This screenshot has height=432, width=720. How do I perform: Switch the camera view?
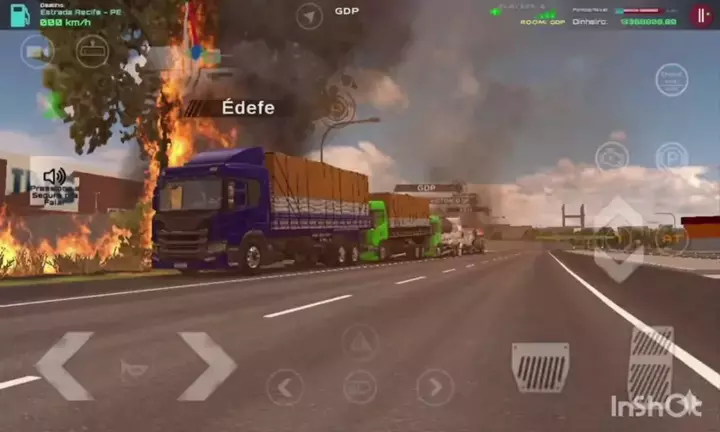pos(36,50)
